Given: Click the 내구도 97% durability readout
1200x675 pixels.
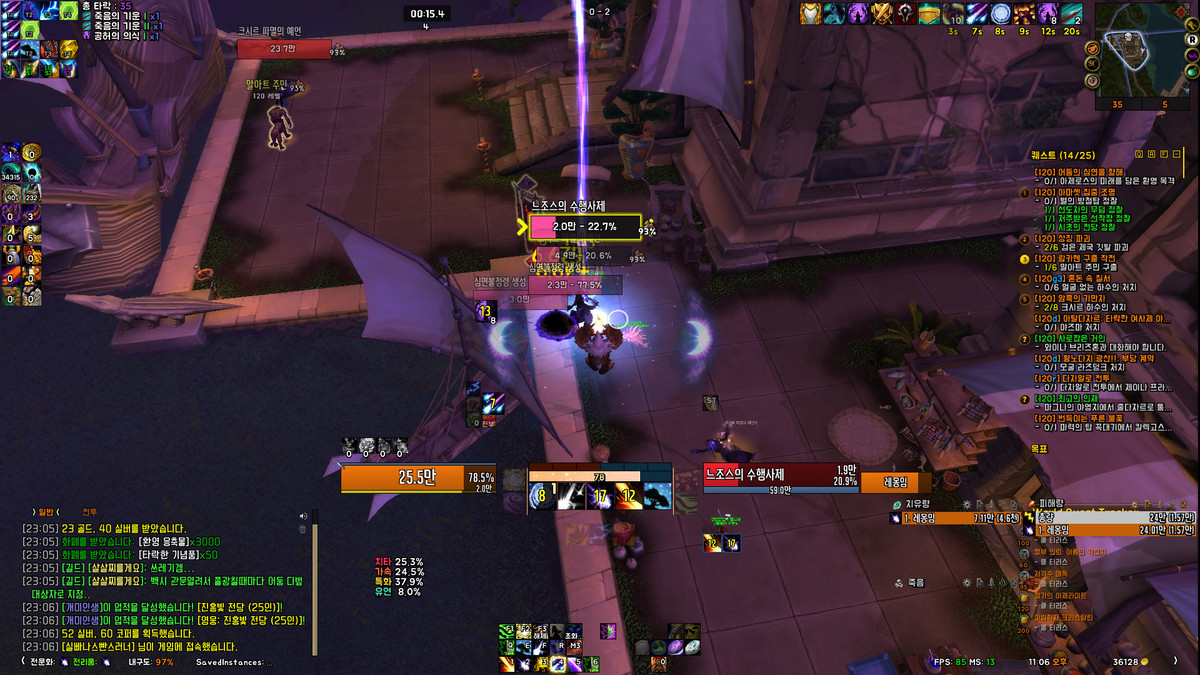Looking at the screenshot, I should pos(150,661).
